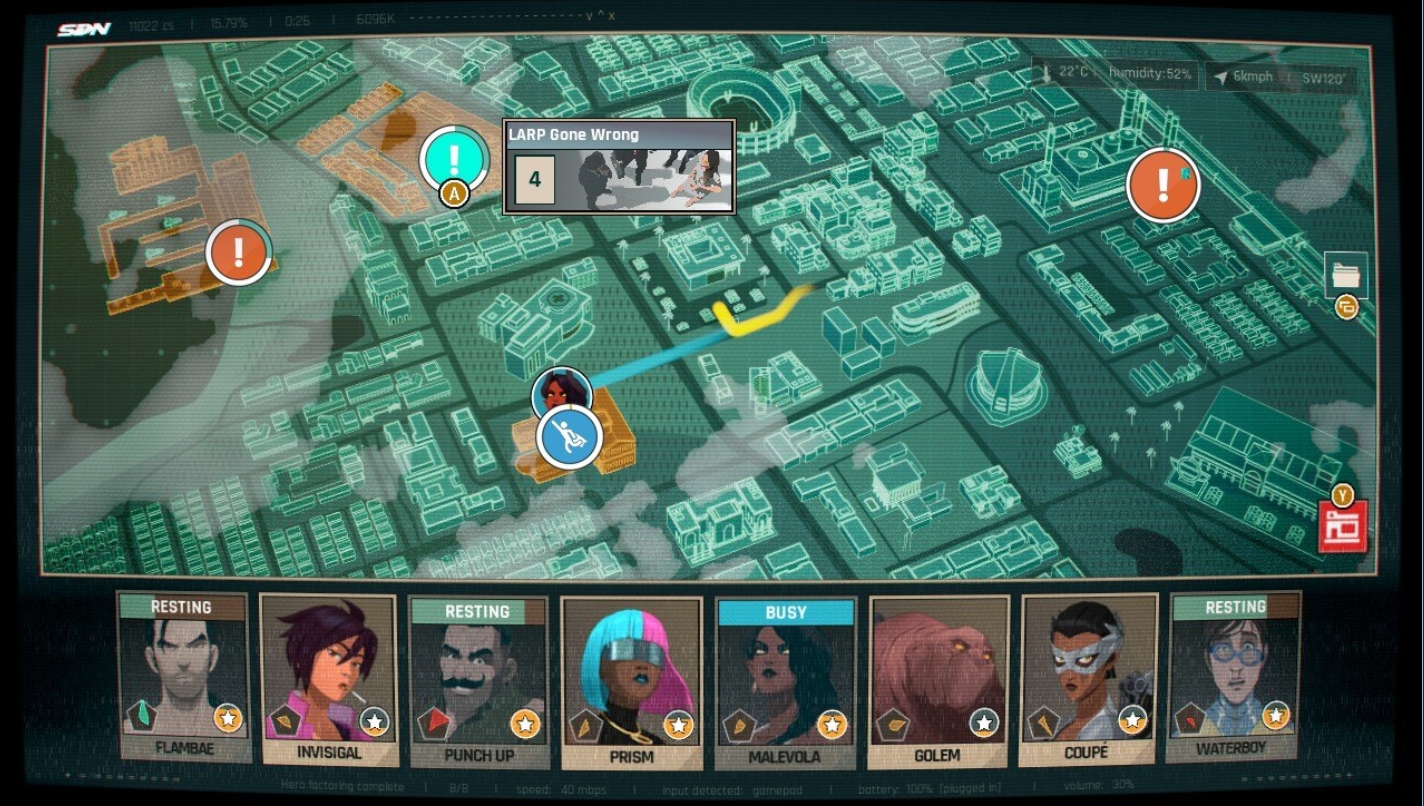Open the orange alert marker by the factory
The height and width of the screenshot is (806, 1424).
click(x=1162, y=185)
